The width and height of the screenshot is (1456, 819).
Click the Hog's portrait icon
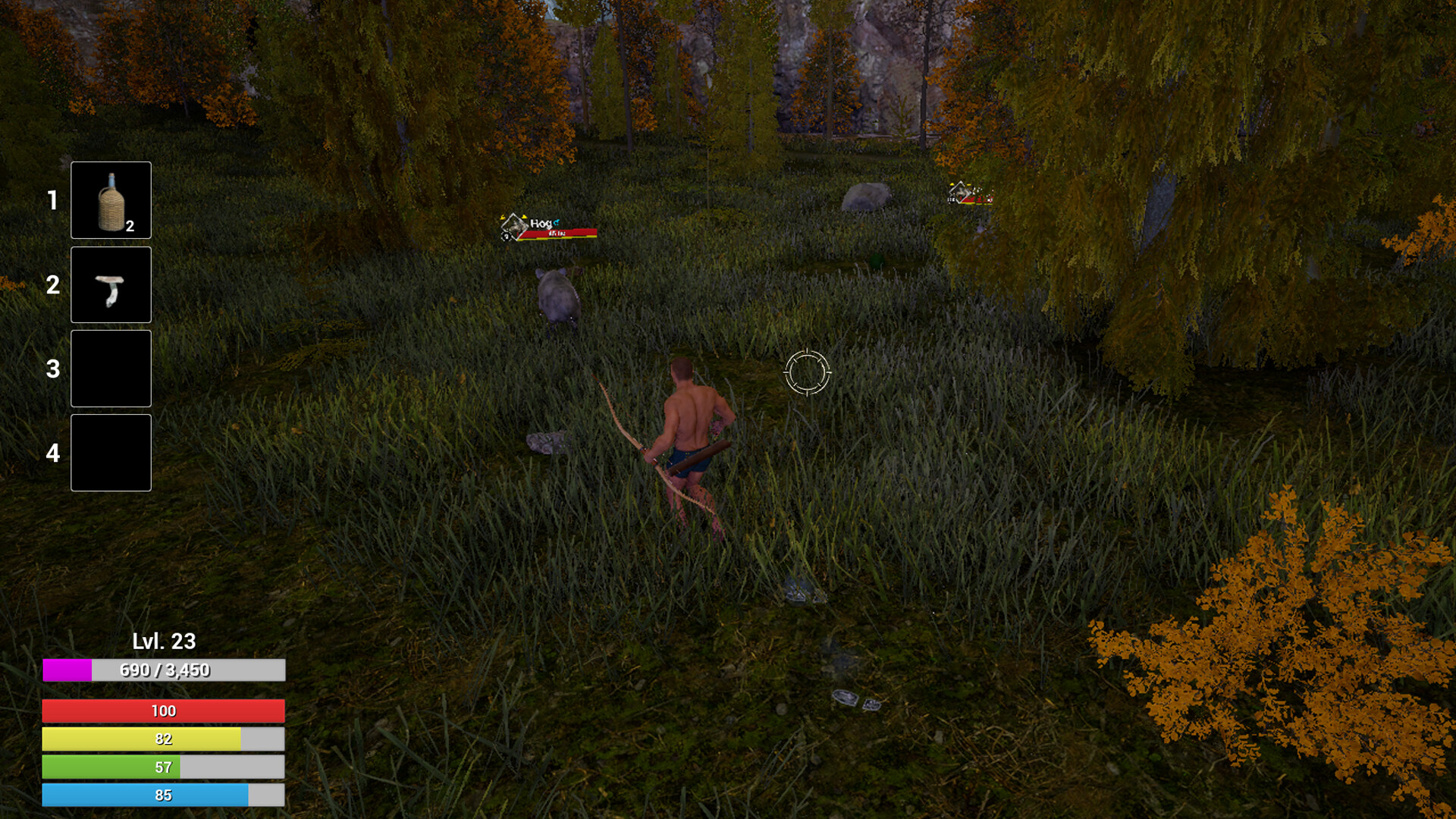(516, 224)
